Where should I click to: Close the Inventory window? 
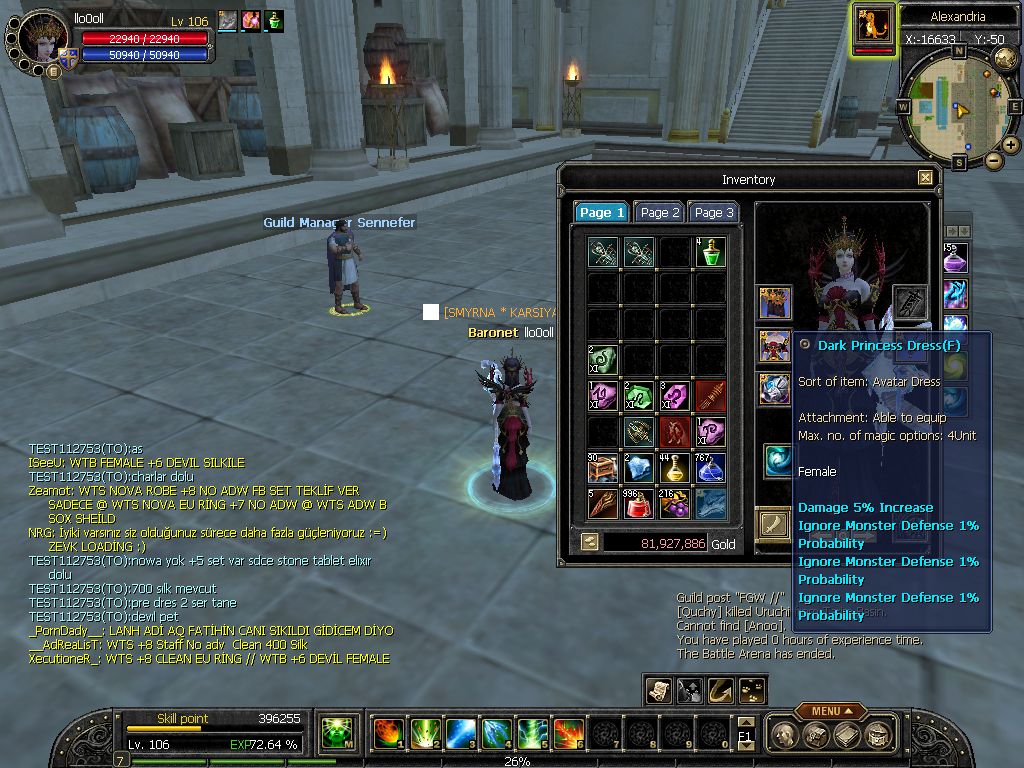[925, 178]
